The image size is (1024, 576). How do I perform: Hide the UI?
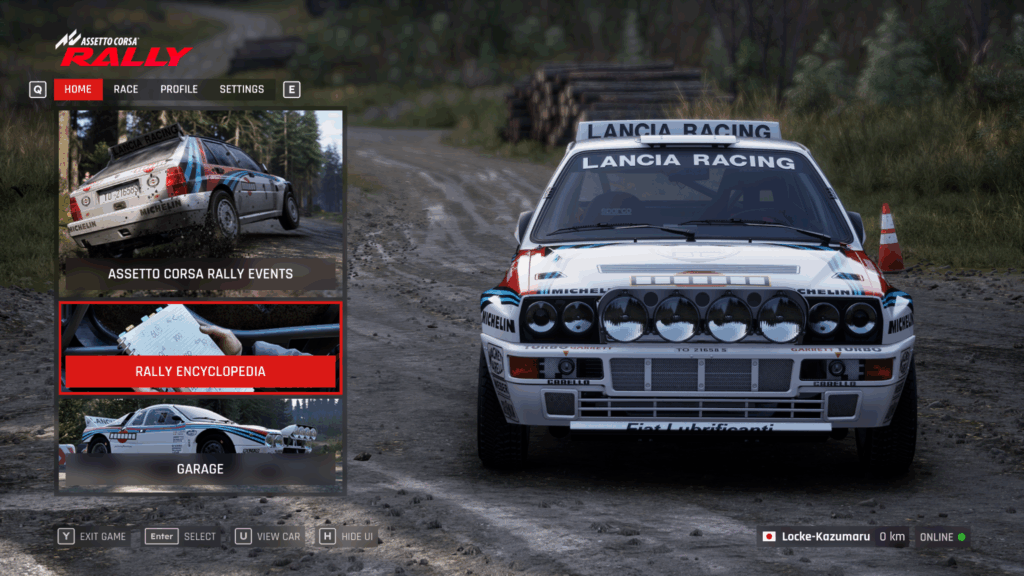click(x=347, y=537)
